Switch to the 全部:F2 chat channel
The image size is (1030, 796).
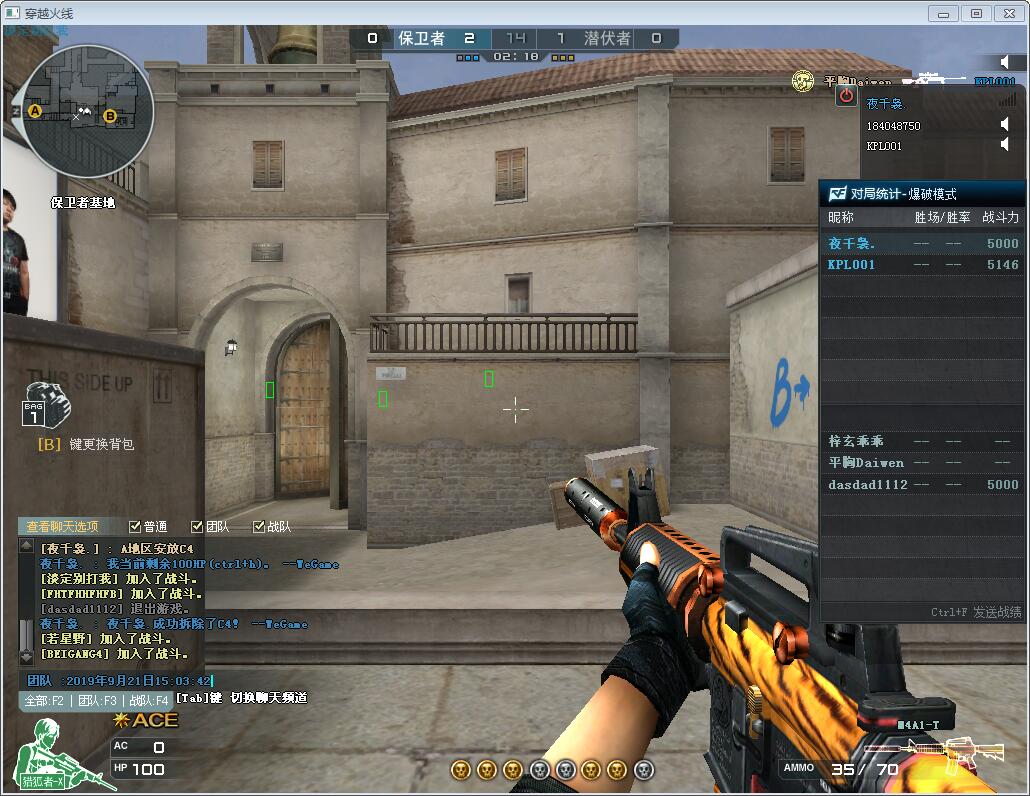44,701
